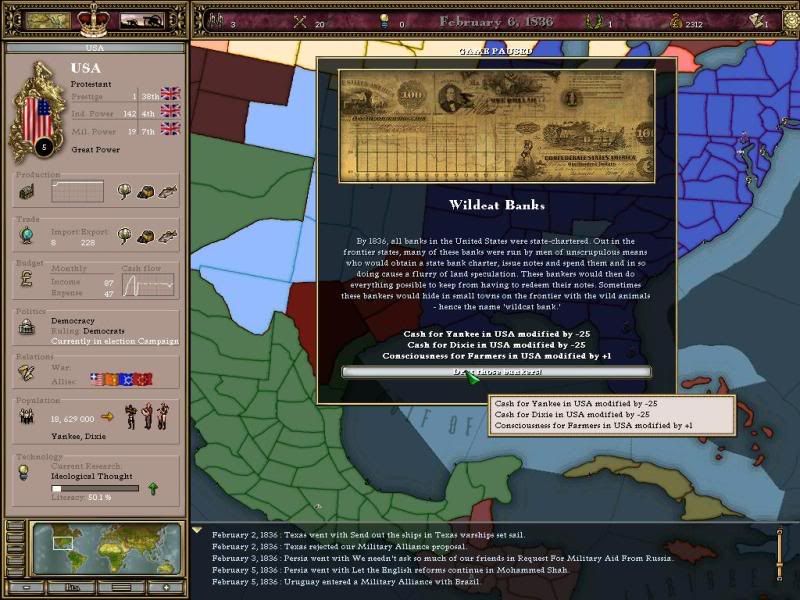Collapse the message log with the arrow toggle
The image size is (800, 600).
click(x=197, y=531)
